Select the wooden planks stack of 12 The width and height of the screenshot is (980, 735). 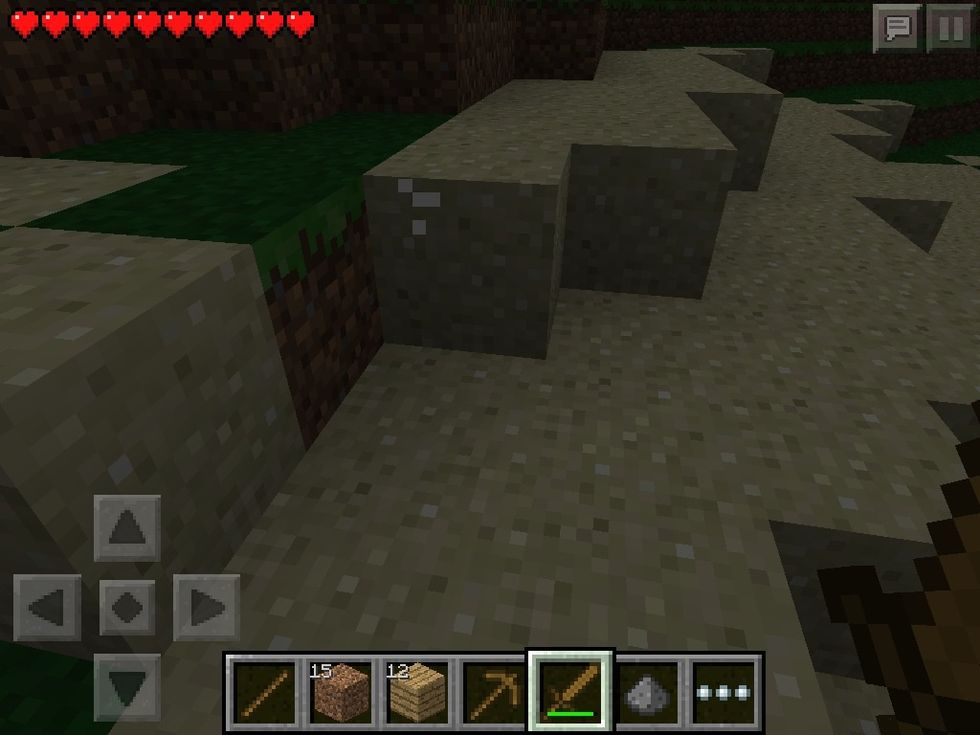[417, 691]
